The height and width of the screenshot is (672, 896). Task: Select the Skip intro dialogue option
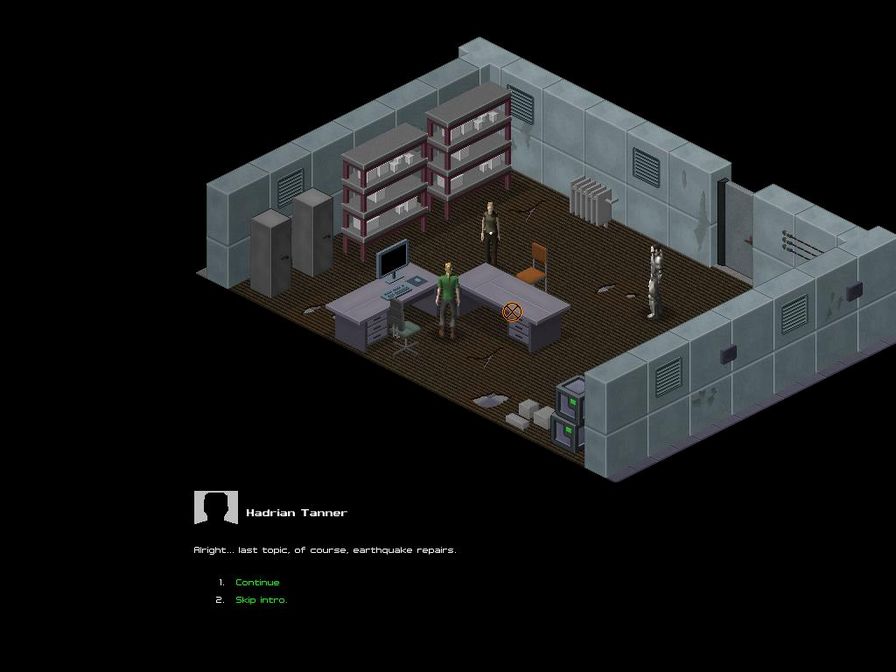pyautogui.click(x=261, y=600)
